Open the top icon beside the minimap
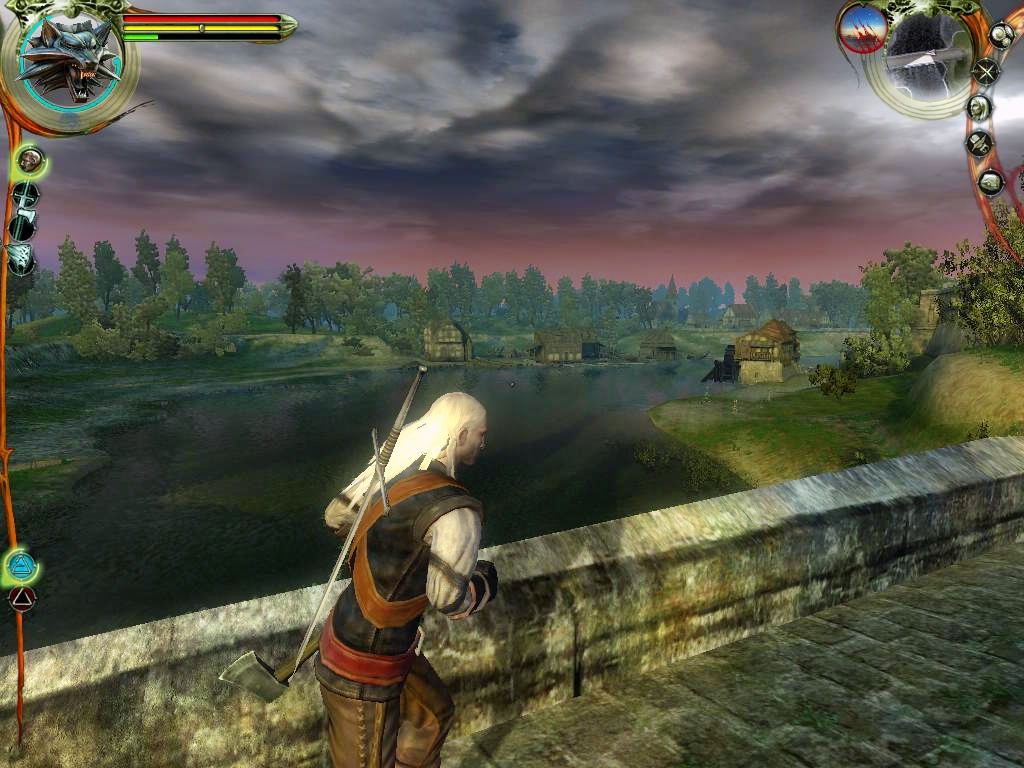This screenshot has height=768, width=1024. (1001, 35)
